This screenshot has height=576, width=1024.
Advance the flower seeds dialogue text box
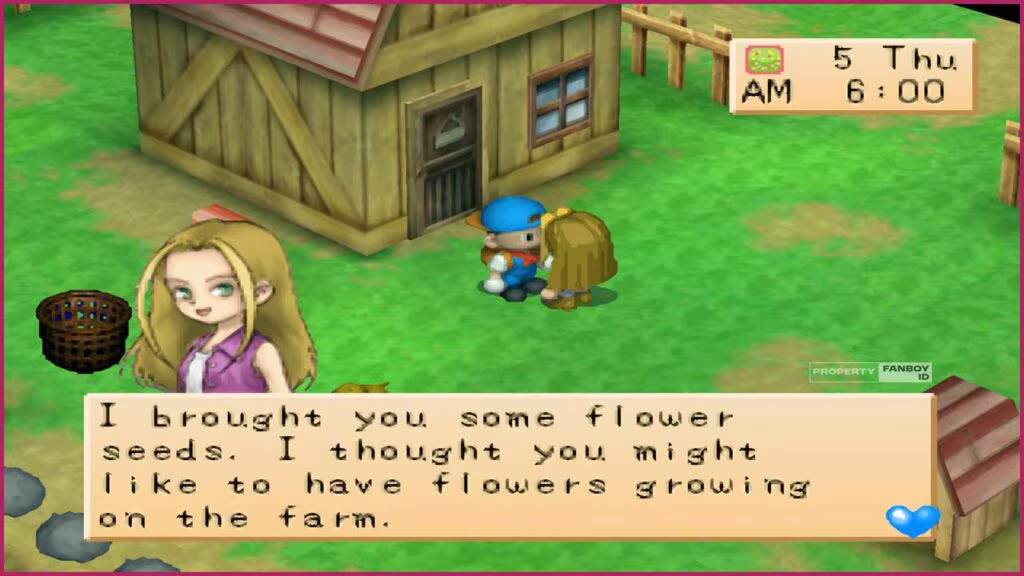(x=500, y=466)
